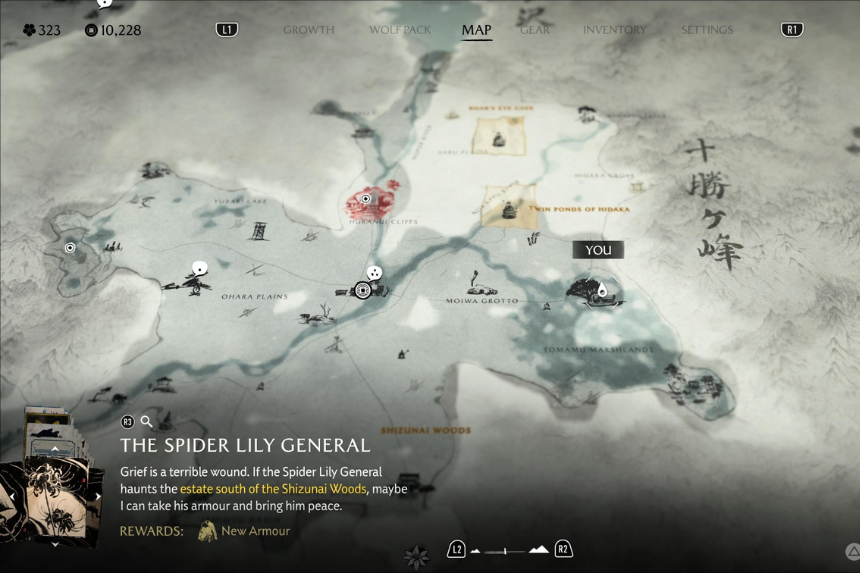
Task: Open the Inventory tab
Action: pos(614,30)
